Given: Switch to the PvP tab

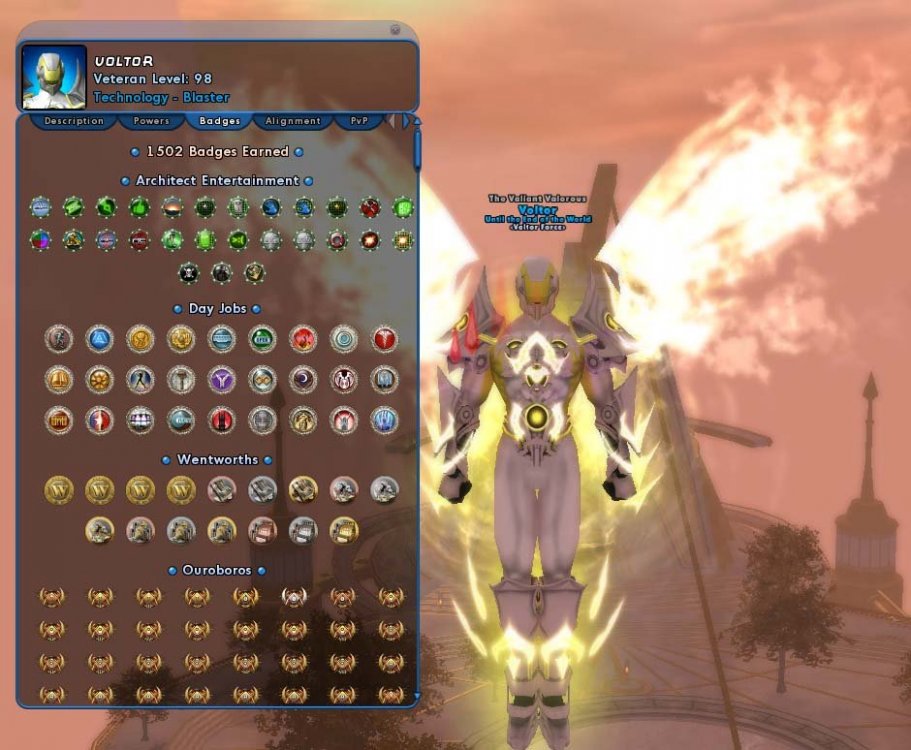Looking at the screenshot, I should point(359,121).
